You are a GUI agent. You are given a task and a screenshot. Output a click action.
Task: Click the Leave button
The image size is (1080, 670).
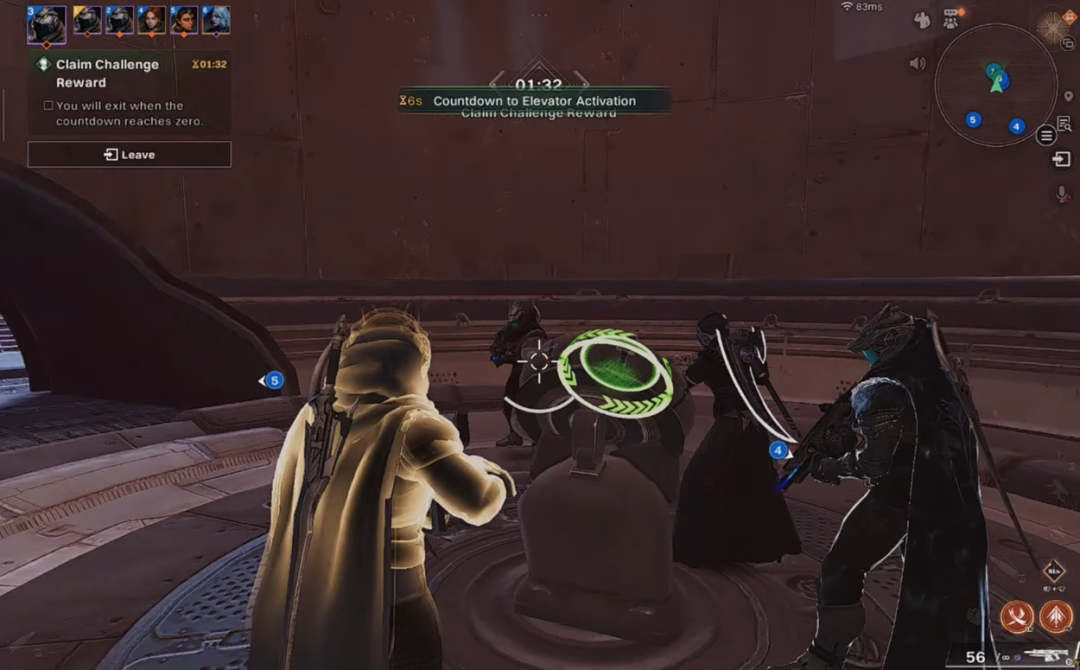click(129, 155)
